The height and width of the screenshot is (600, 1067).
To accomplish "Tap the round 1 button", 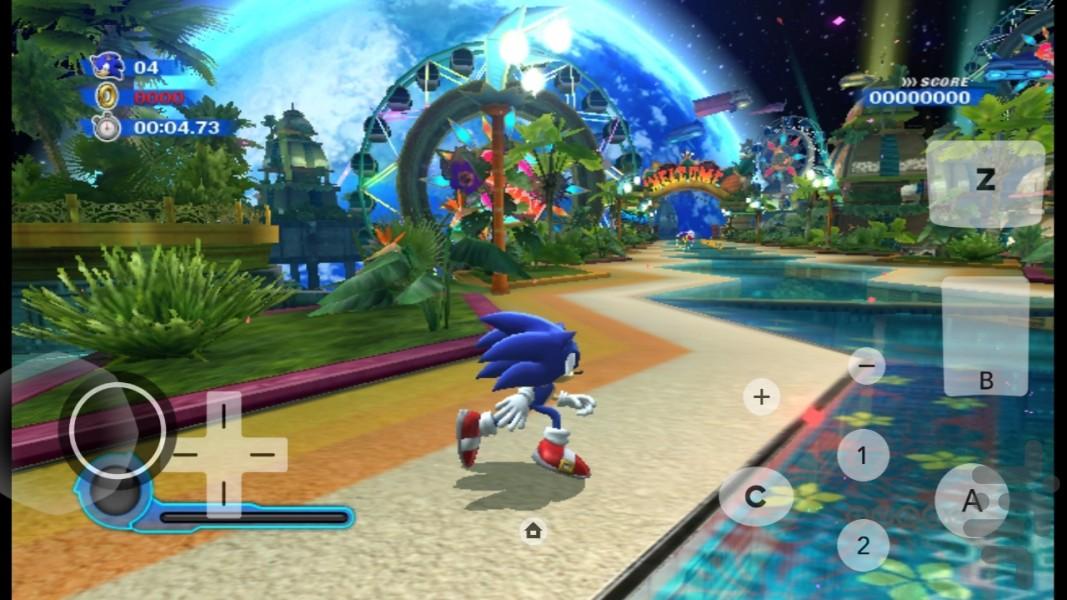I will tap(862, 456).
